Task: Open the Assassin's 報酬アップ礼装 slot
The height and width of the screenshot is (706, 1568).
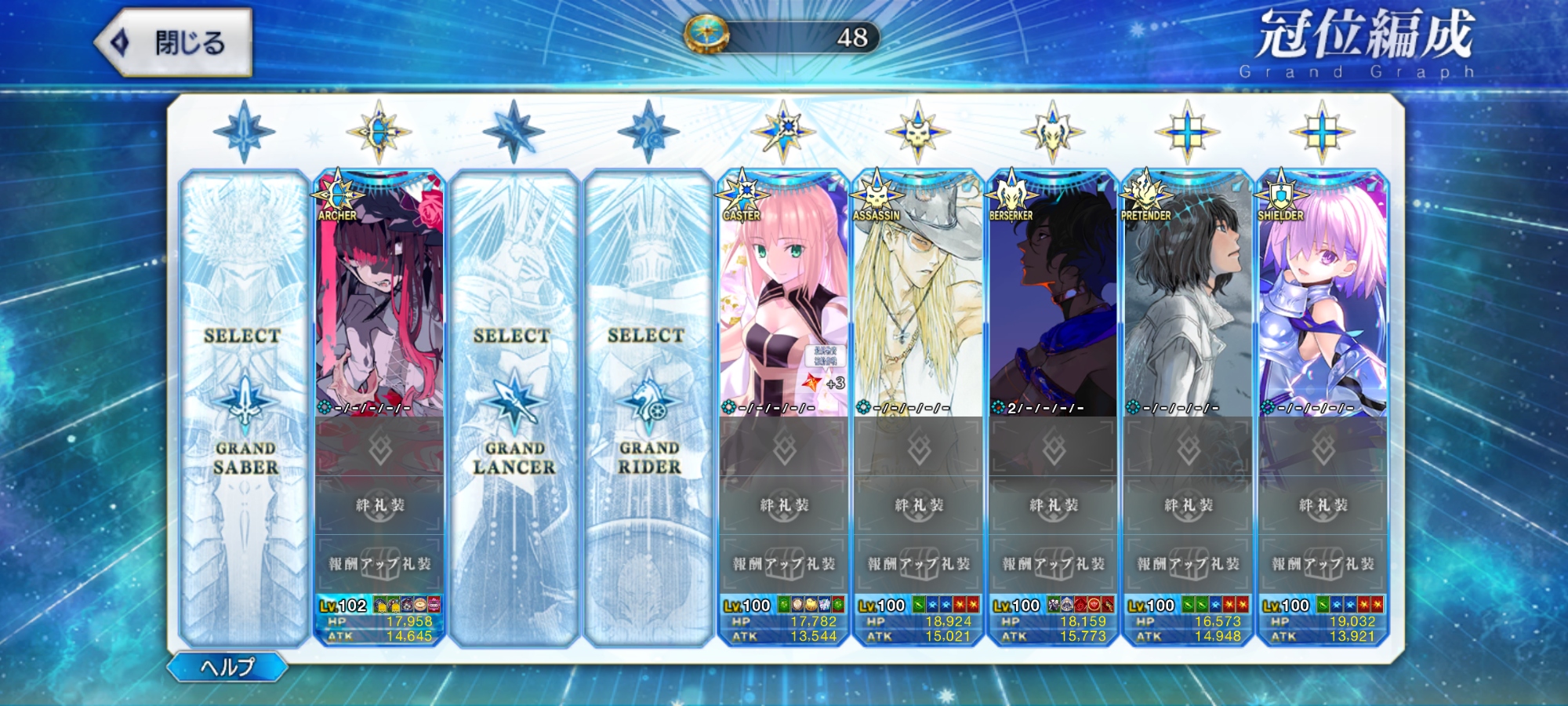Action: pyautogui.click(x=918, y=563)
